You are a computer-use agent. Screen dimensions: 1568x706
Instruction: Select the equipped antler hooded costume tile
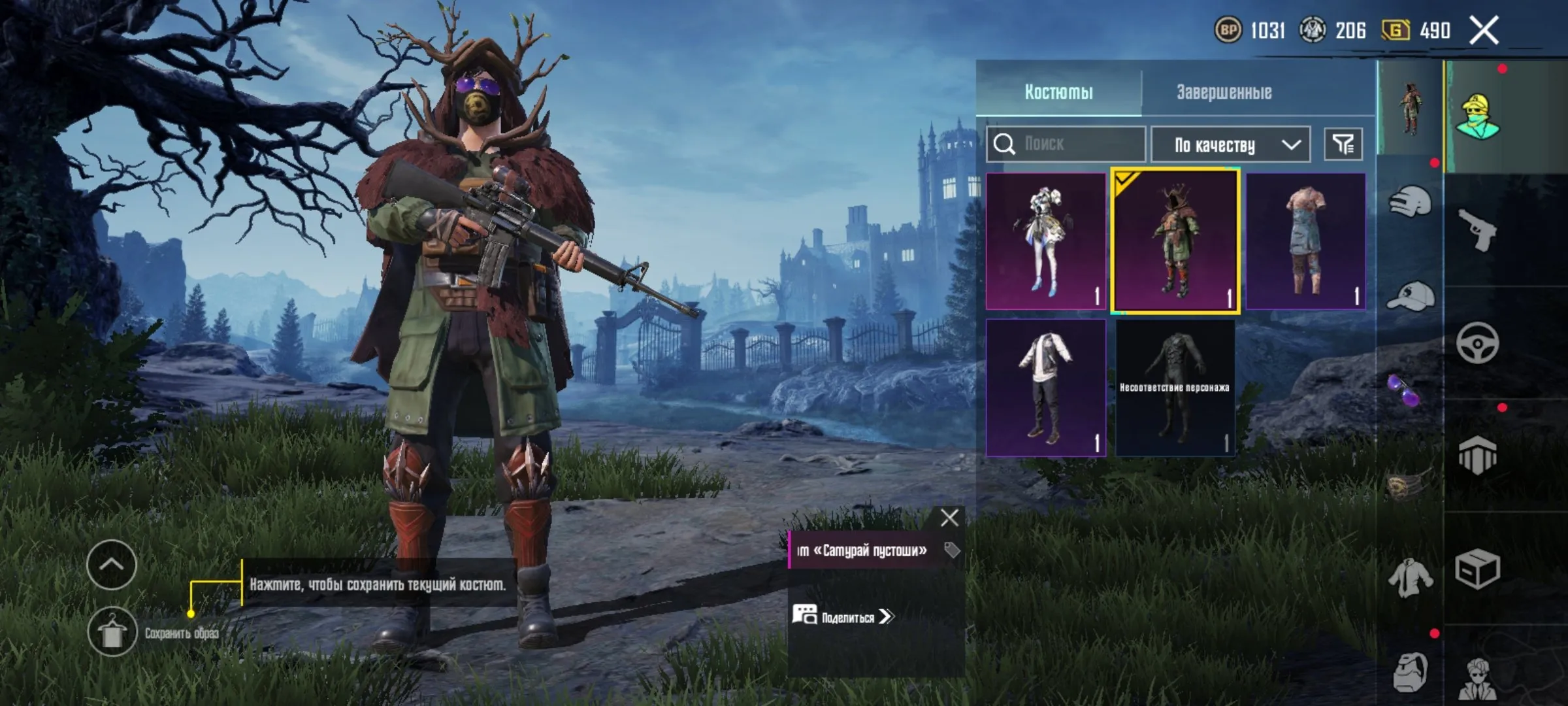[1175, 241]
